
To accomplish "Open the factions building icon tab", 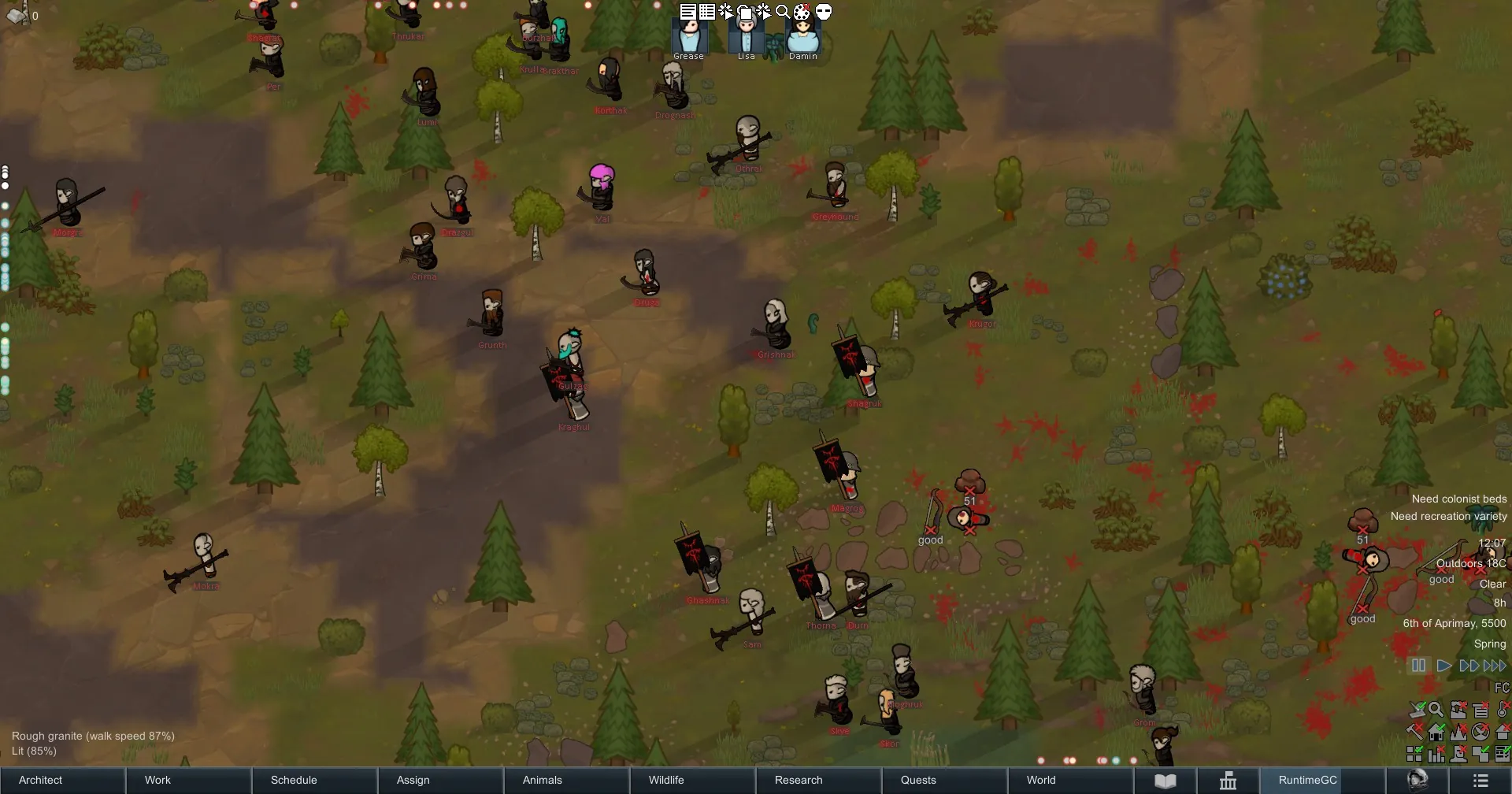I will 1228,781.
